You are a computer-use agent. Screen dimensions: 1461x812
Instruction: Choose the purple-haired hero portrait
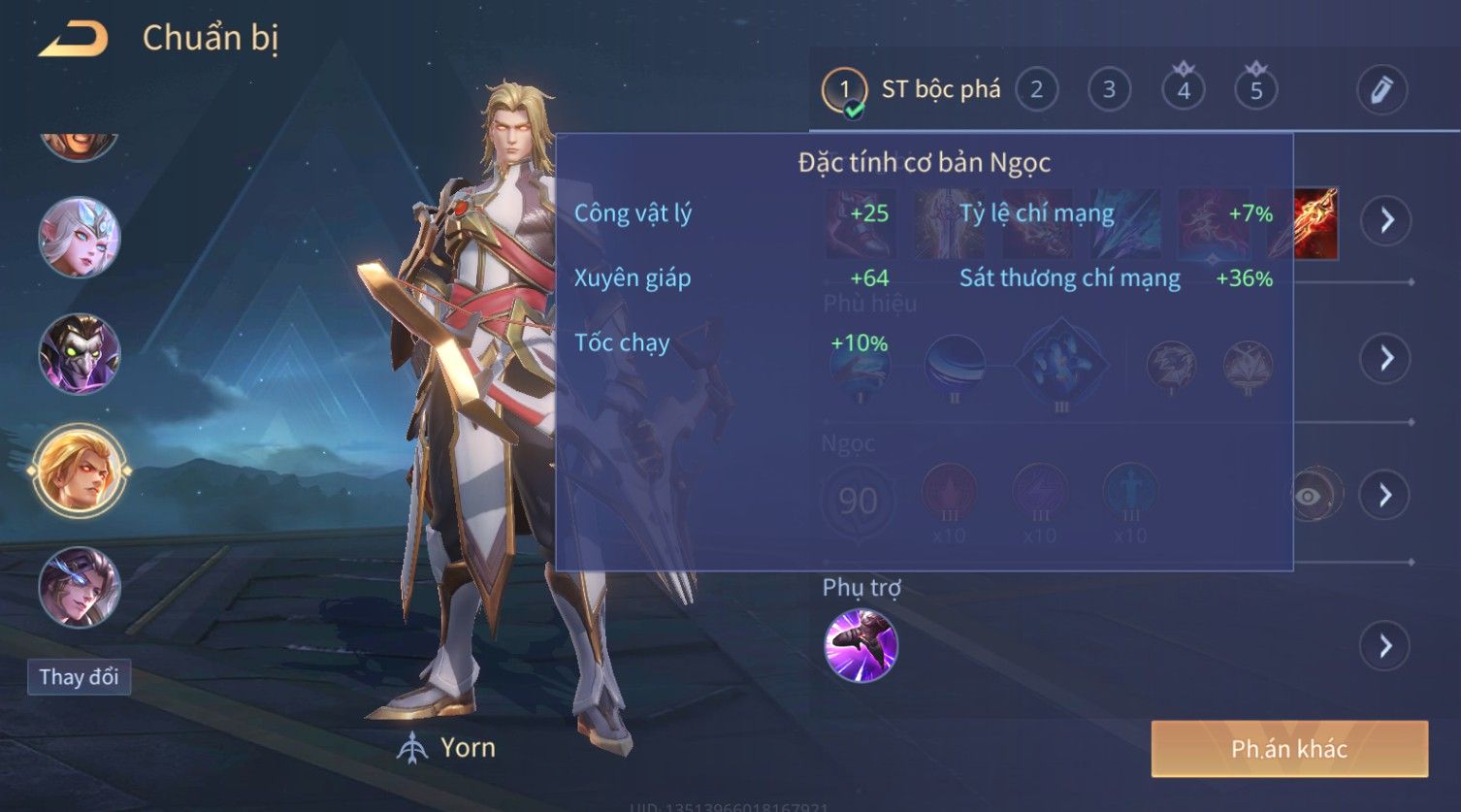coord(80,587)
